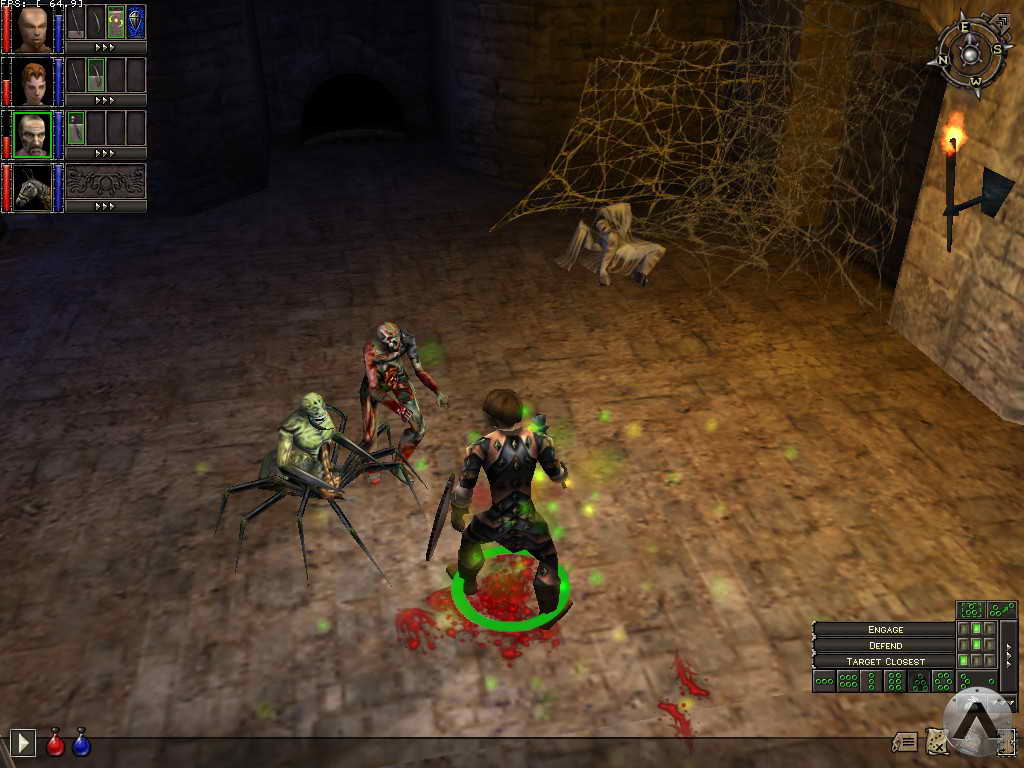Click the Defend combat order button
The image size is (1024, 768).
[885, 645]
